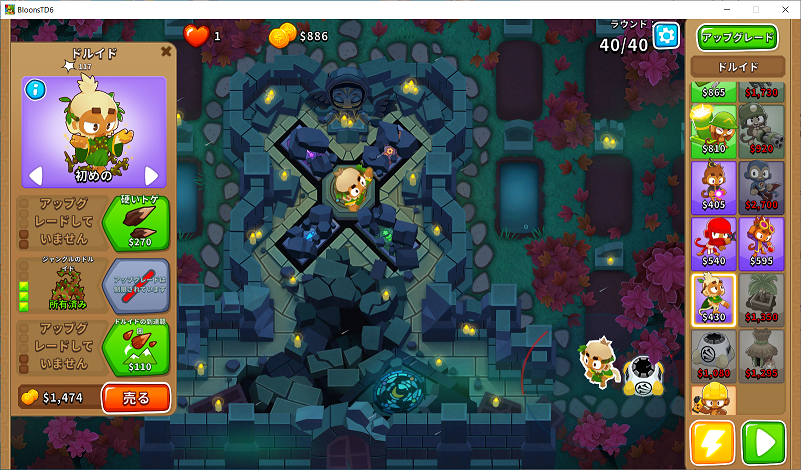The width and height of the screenshot is (801, 470).
Task: Buy the $270 Hard Thorns upgrade
Action: tap(135, 222)
